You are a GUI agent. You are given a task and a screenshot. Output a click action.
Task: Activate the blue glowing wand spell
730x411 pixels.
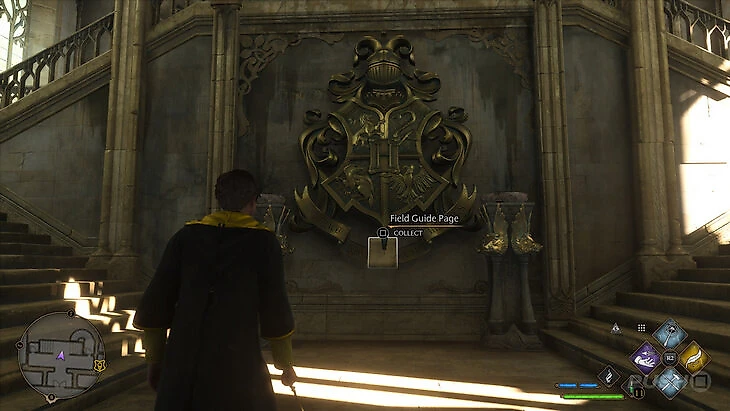pyautogui.click(x=669, y=334)
